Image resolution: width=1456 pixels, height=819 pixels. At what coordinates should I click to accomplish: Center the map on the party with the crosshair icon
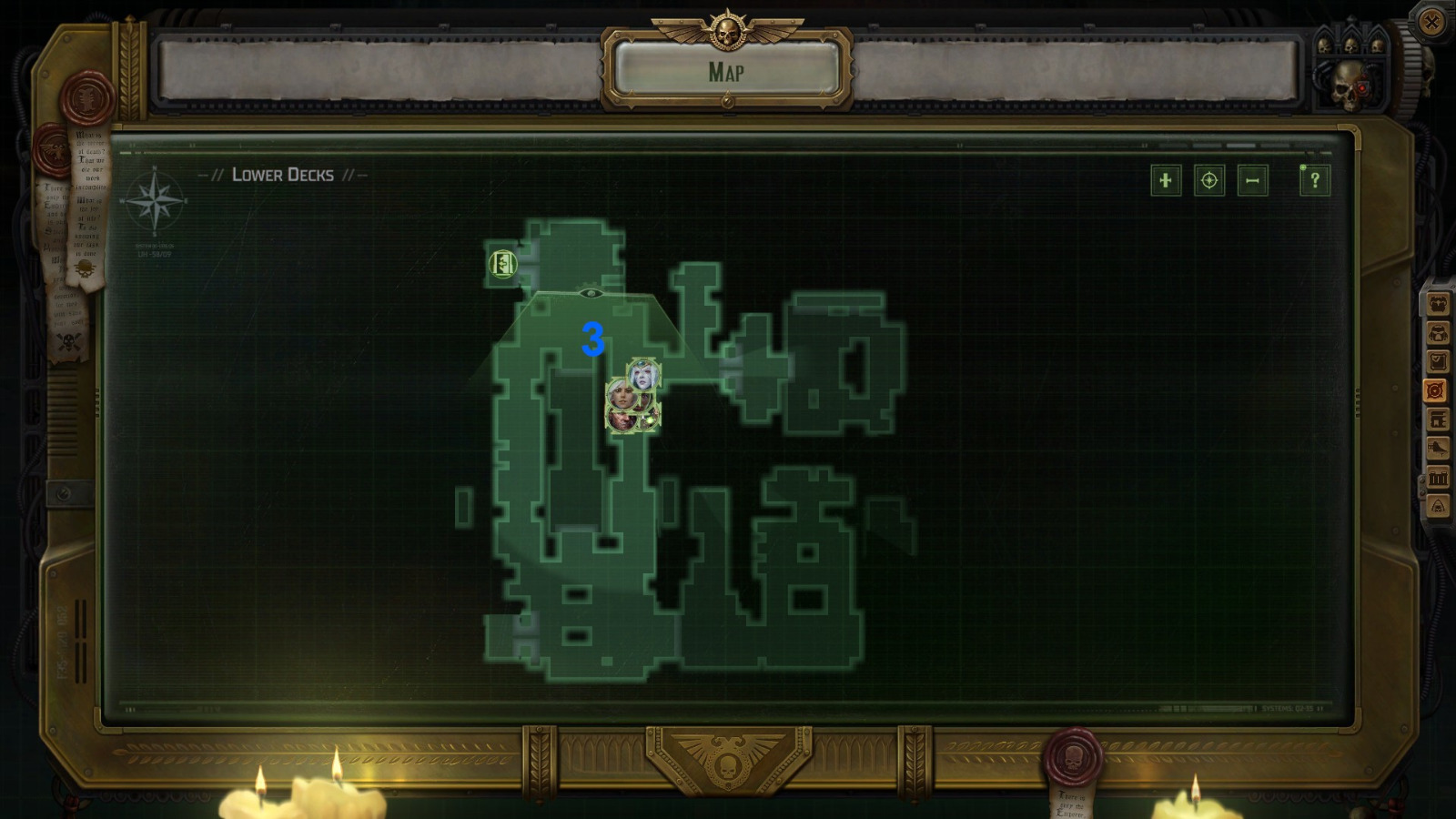click(x=1211, y=181)
